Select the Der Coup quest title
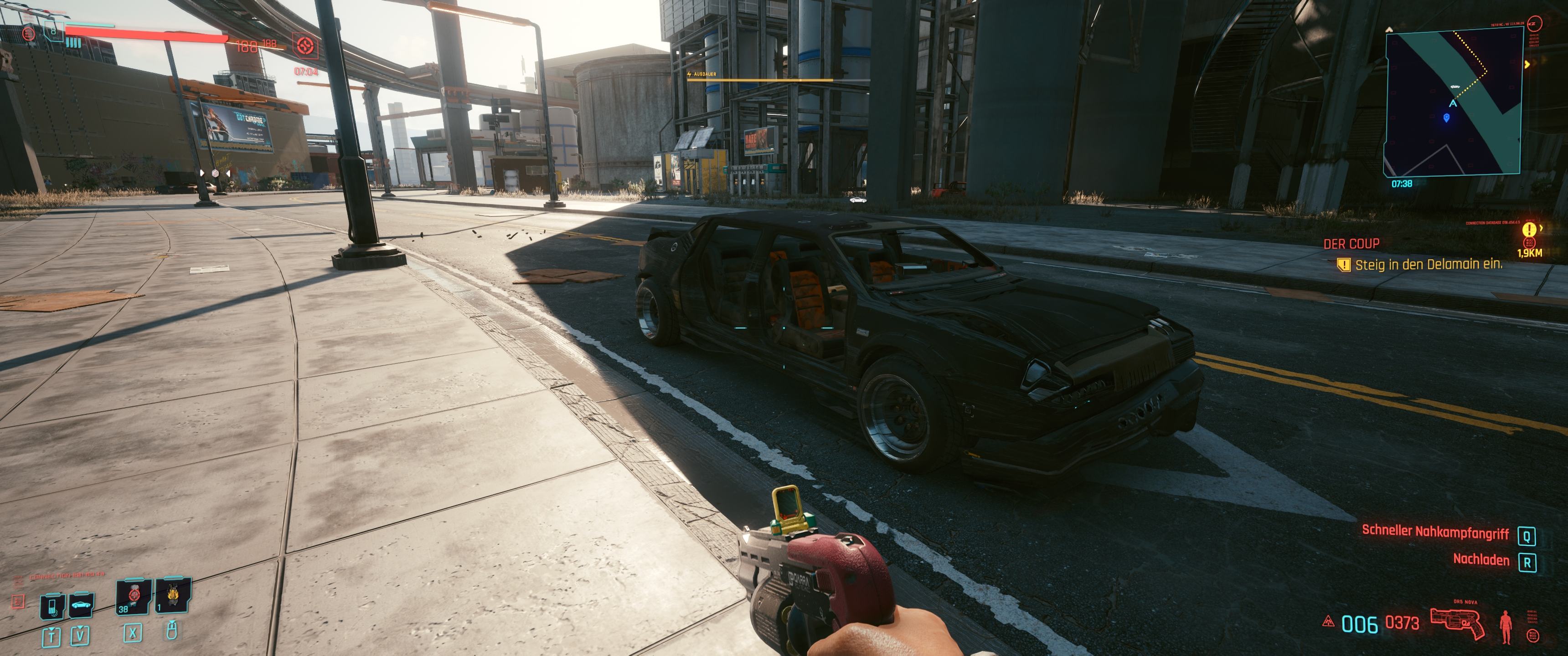Screen dimensions: 1568x656 pyautogui.click(x=1351, y=244)
